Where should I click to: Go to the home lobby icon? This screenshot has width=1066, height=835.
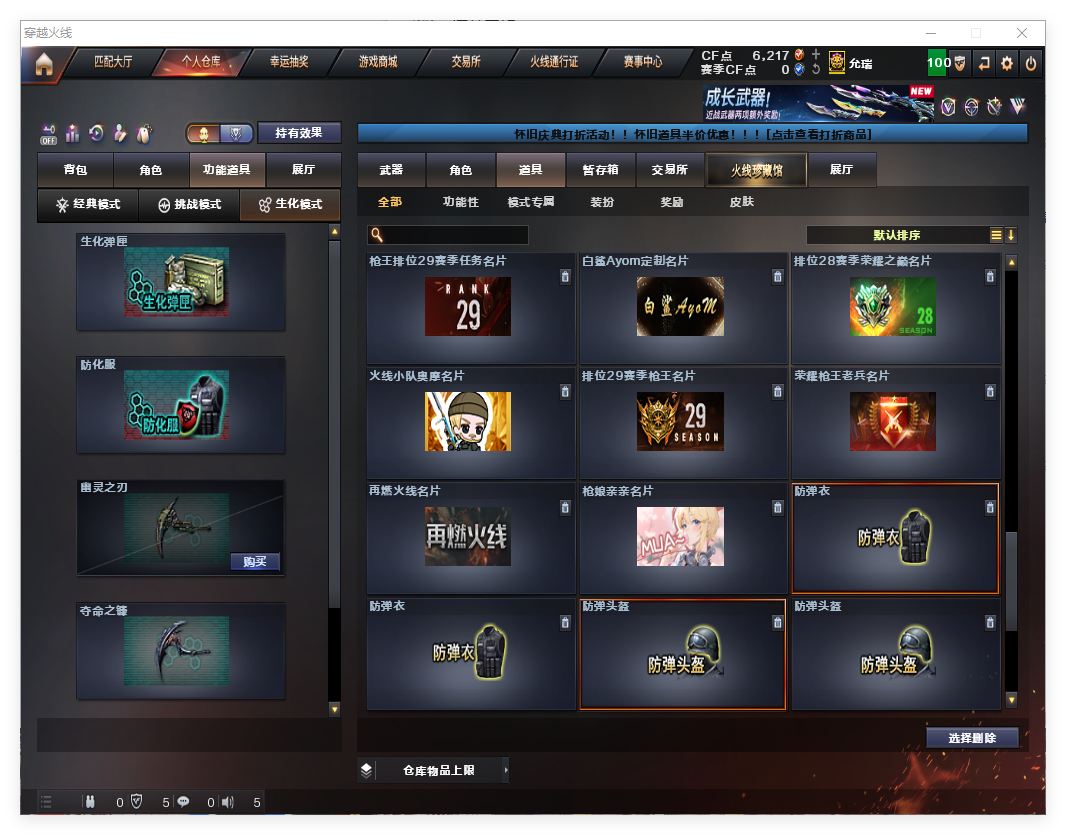pos(43,64)
